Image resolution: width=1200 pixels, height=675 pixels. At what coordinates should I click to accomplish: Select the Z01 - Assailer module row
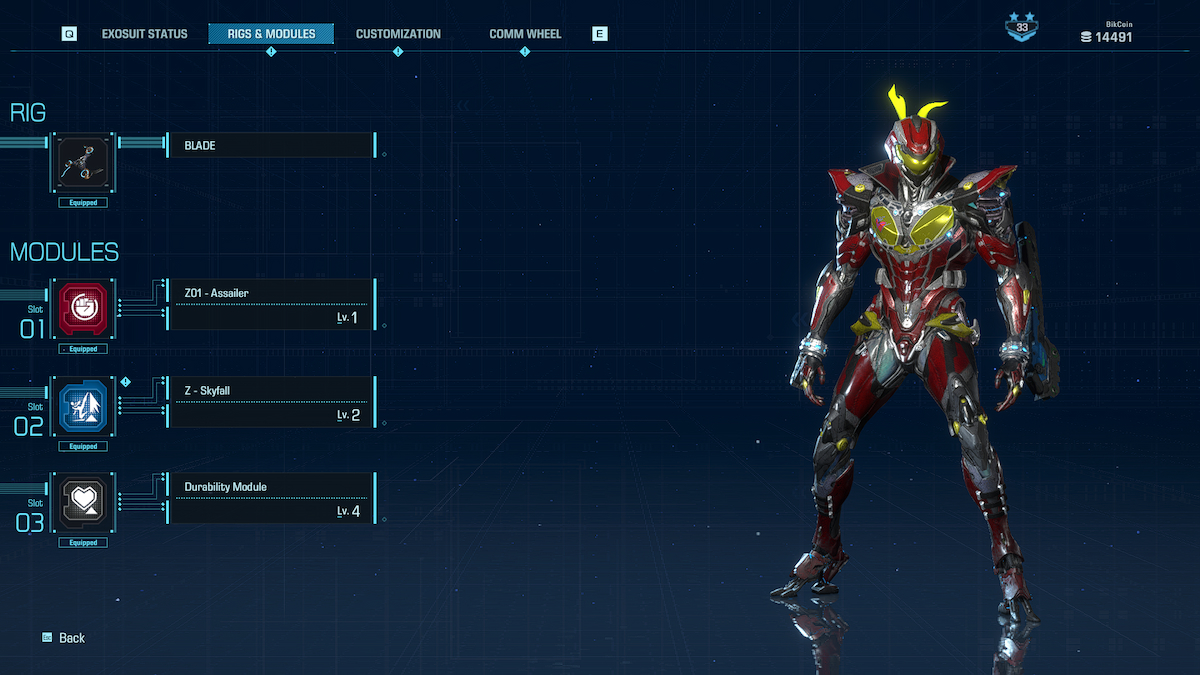click(271, 305)
